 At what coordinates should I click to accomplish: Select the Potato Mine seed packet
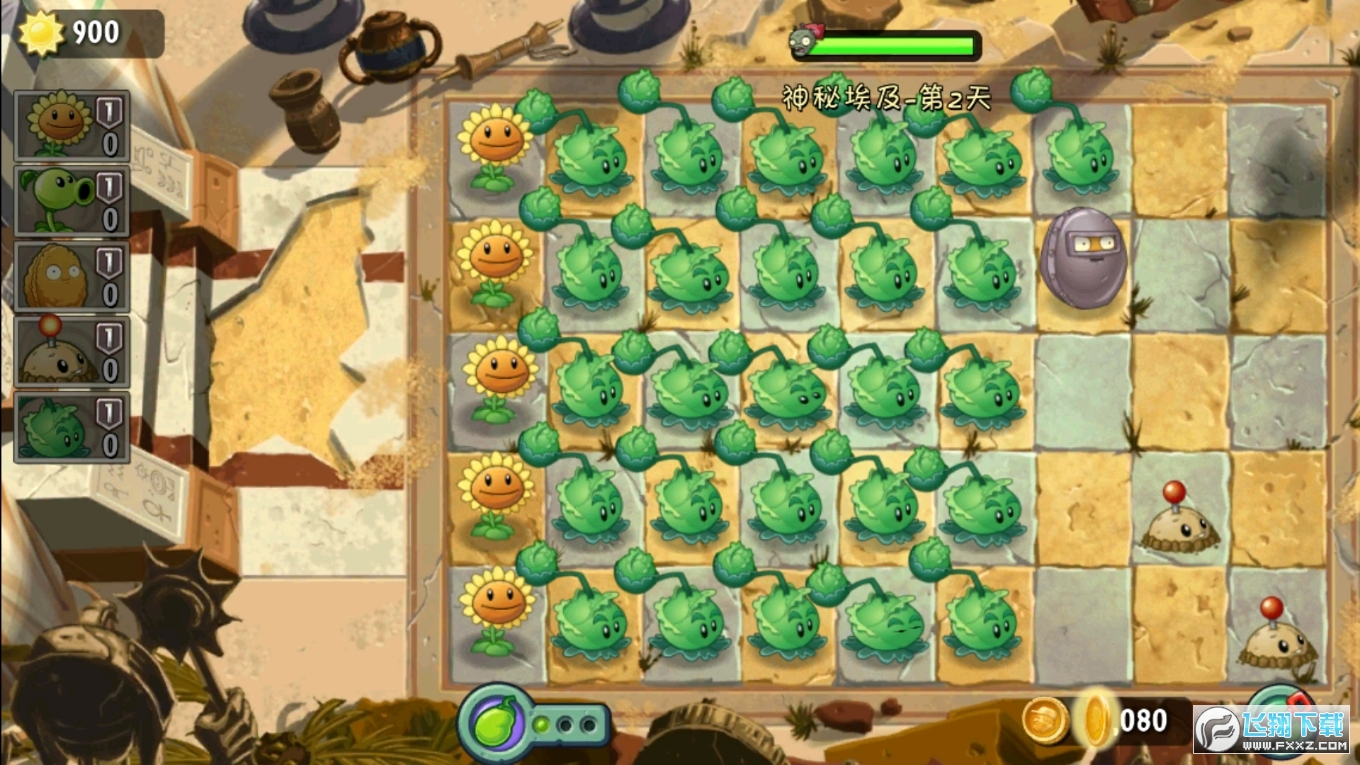pyautogui.click(x=71, y=352)
